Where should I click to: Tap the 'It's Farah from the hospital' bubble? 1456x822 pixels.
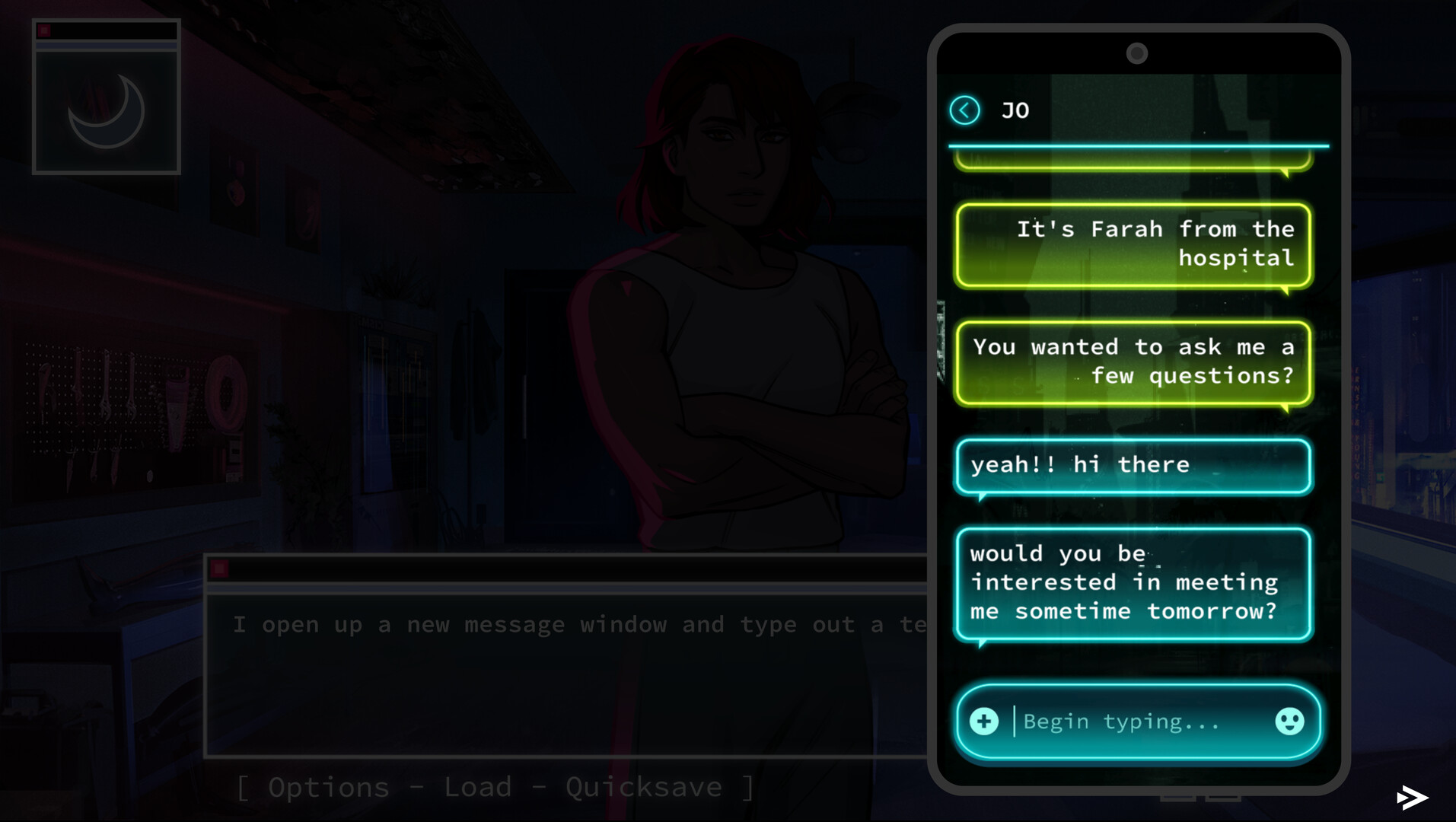(1133, 244)
